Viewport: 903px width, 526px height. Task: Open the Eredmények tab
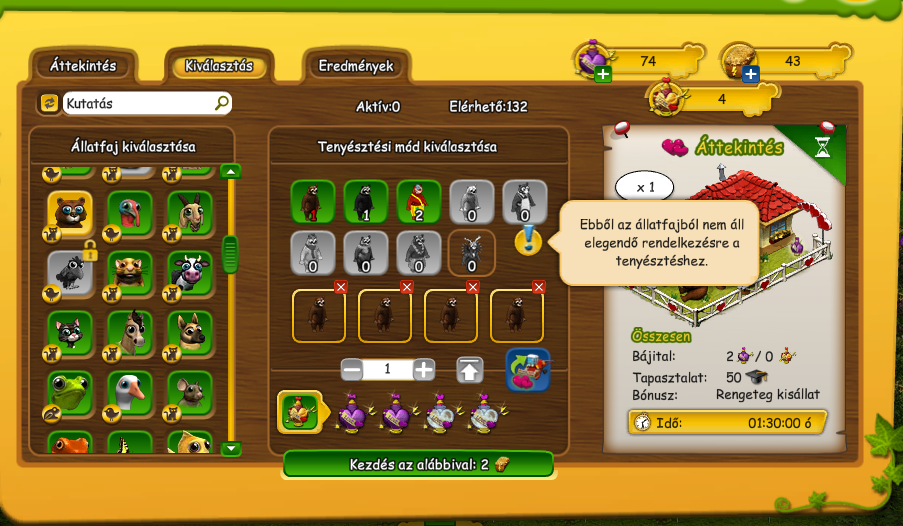[356, 66]
